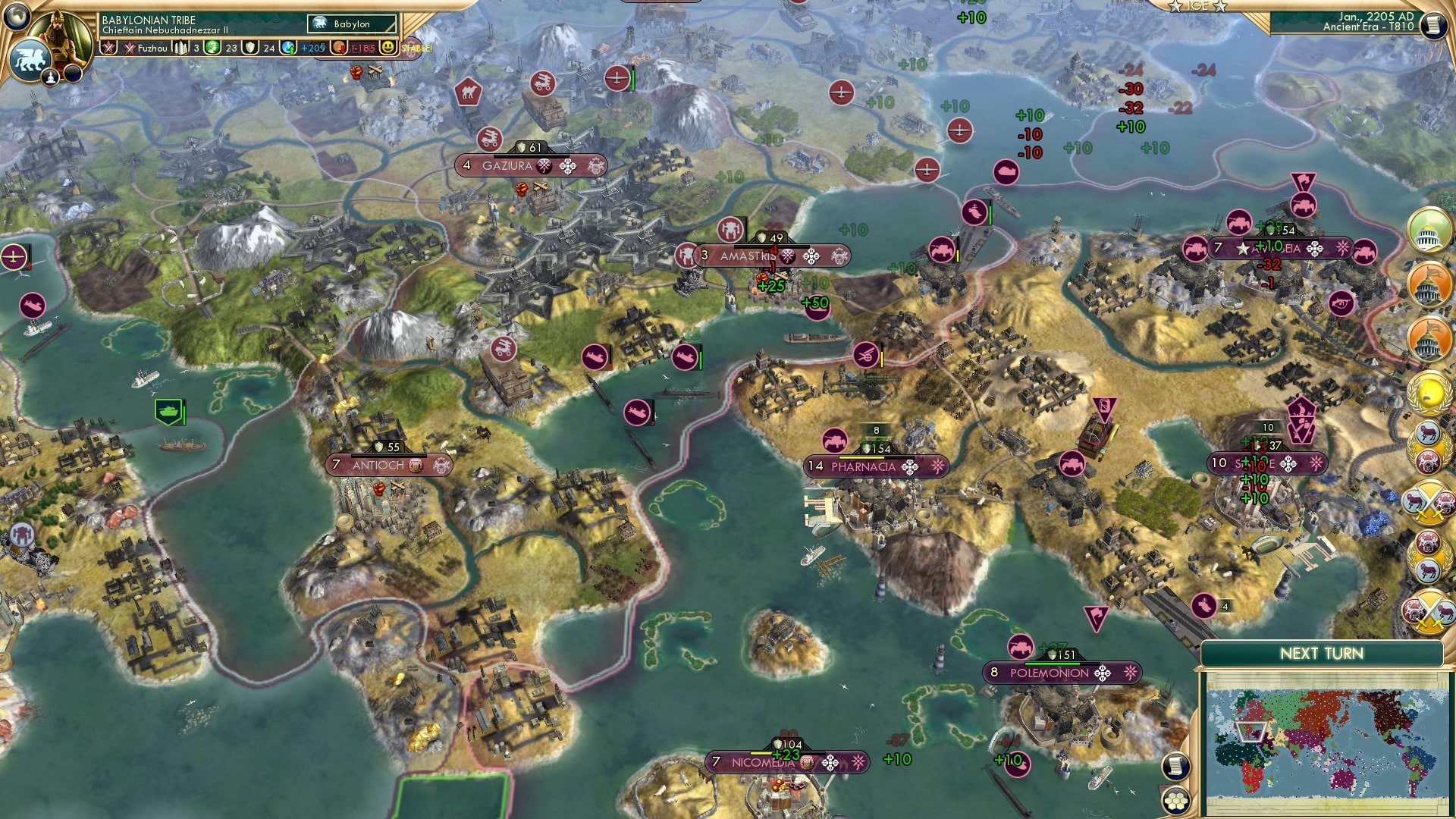The height and width of the screenshot is (819, 1456).
Task: Expand the Fuzhou city entry in top bar
Action: 152,49
